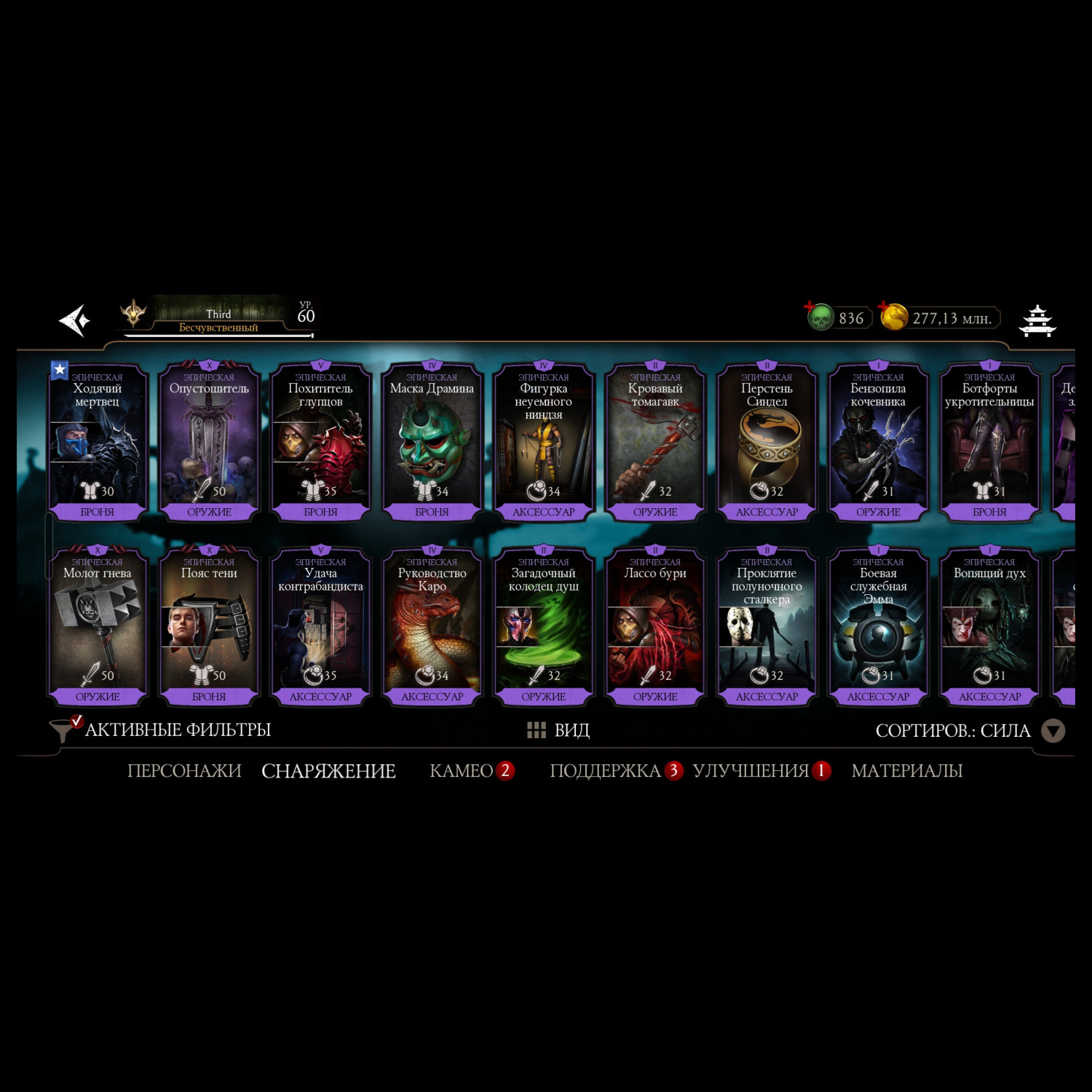1092x1092 pixels.
Task: Choose the Опустошитель weapon card
Action: (x=209, y=442)
